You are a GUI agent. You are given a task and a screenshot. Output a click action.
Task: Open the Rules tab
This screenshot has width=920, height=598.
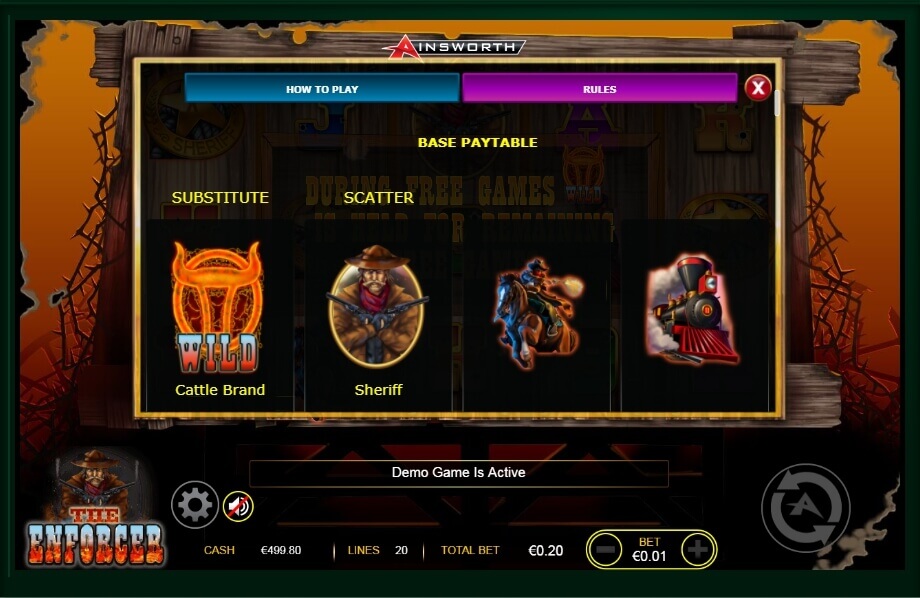599,88
